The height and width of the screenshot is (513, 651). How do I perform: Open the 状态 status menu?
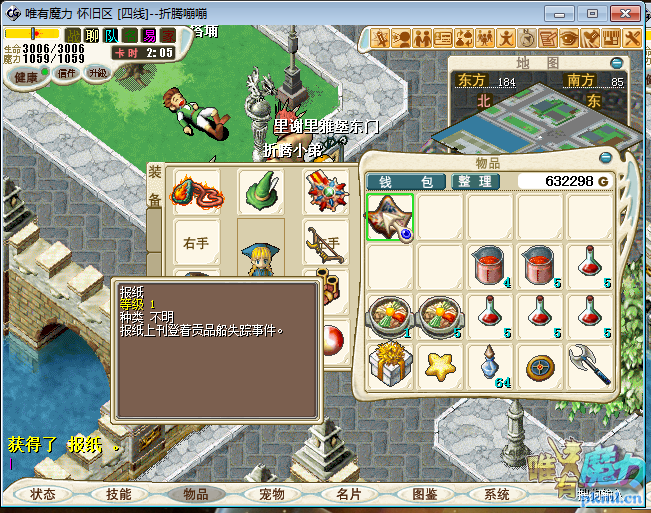[x=43, y=494]
